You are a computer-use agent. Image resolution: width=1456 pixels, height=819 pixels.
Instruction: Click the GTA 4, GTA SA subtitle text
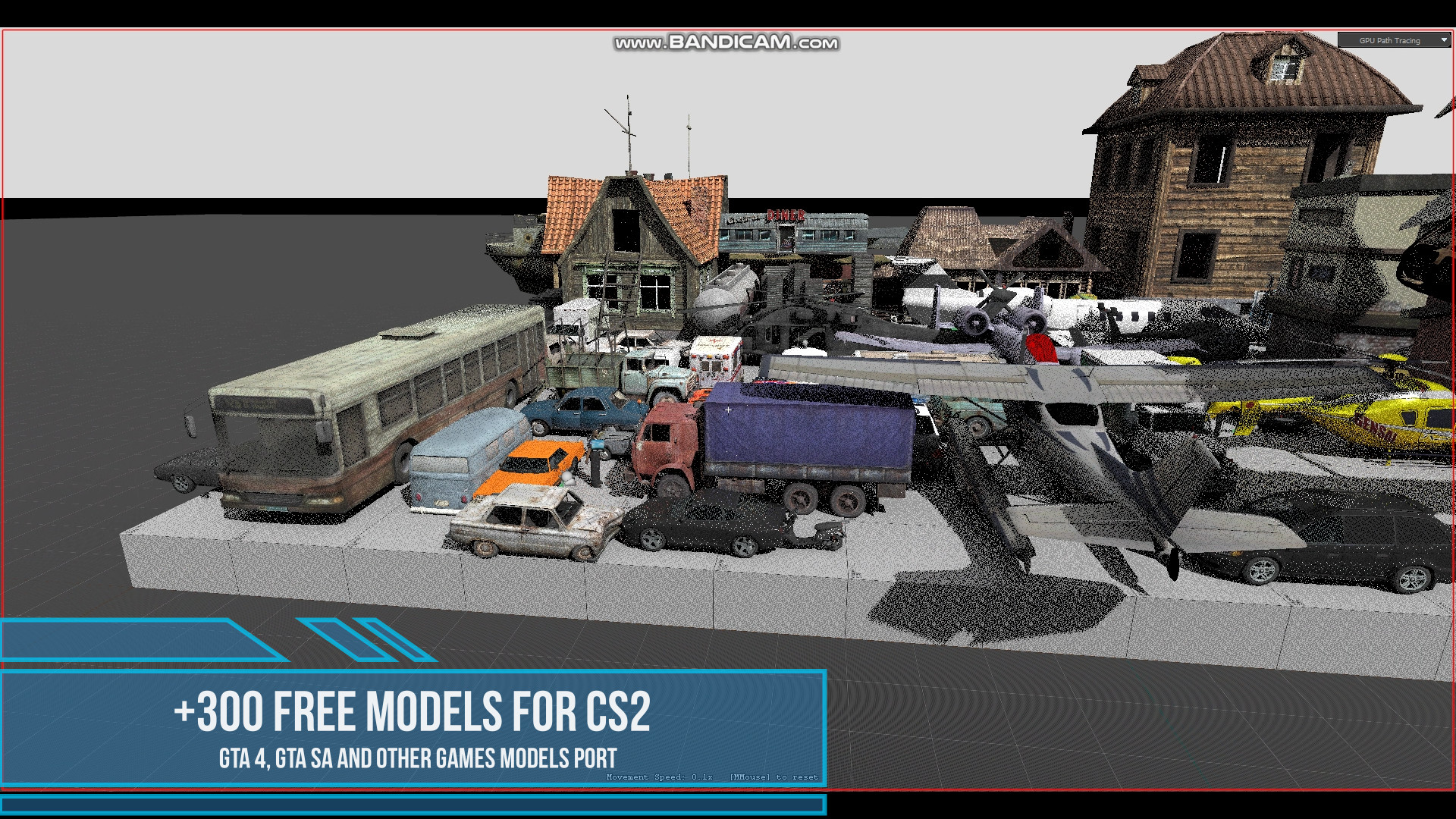(x=417, y=756)
